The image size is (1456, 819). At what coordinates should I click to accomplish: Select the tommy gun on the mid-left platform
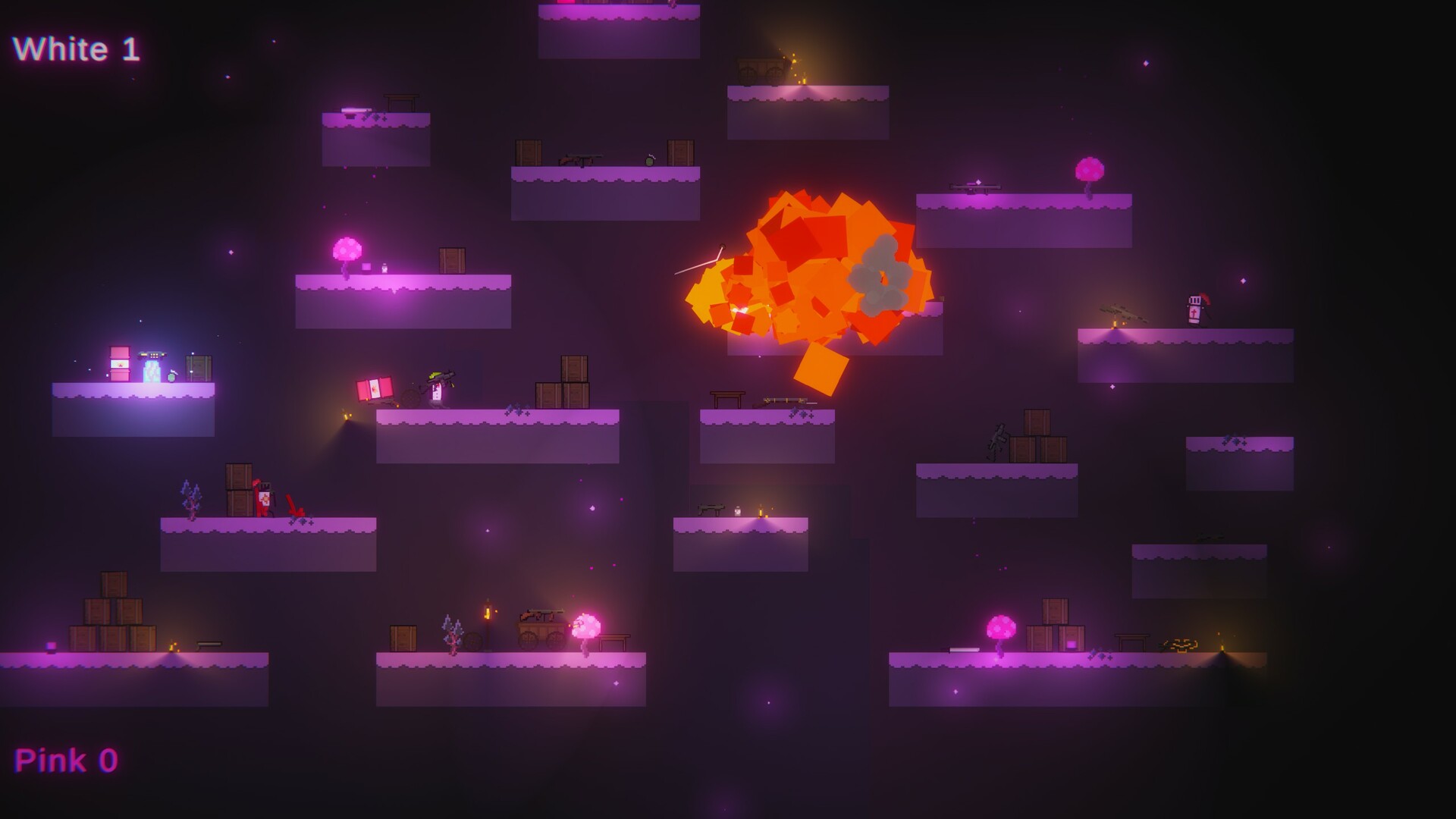point(579,160)
